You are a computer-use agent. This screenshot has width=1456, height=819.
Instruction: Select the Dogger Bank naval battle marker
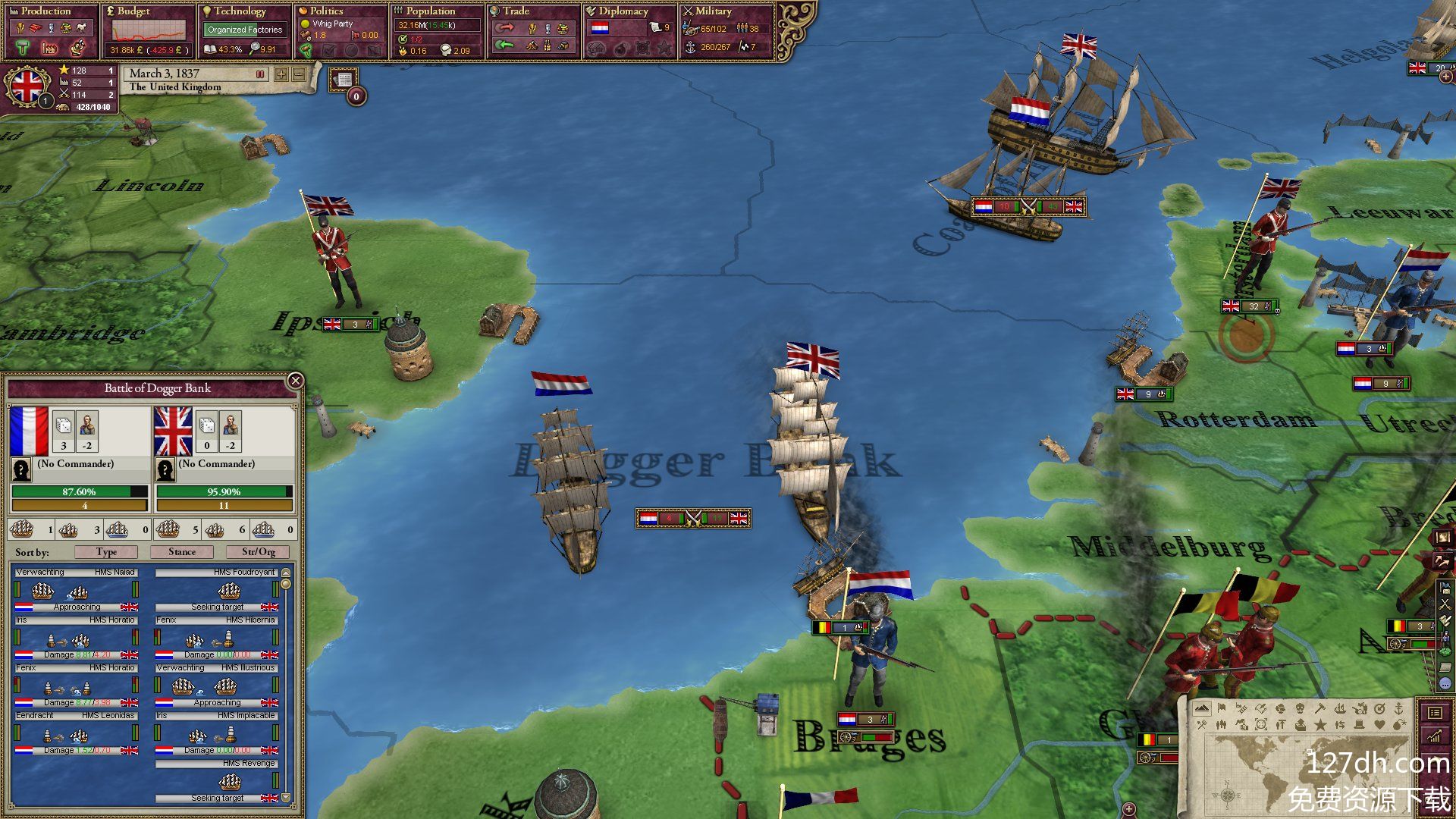pyautogui.click(x=693, y=519)
